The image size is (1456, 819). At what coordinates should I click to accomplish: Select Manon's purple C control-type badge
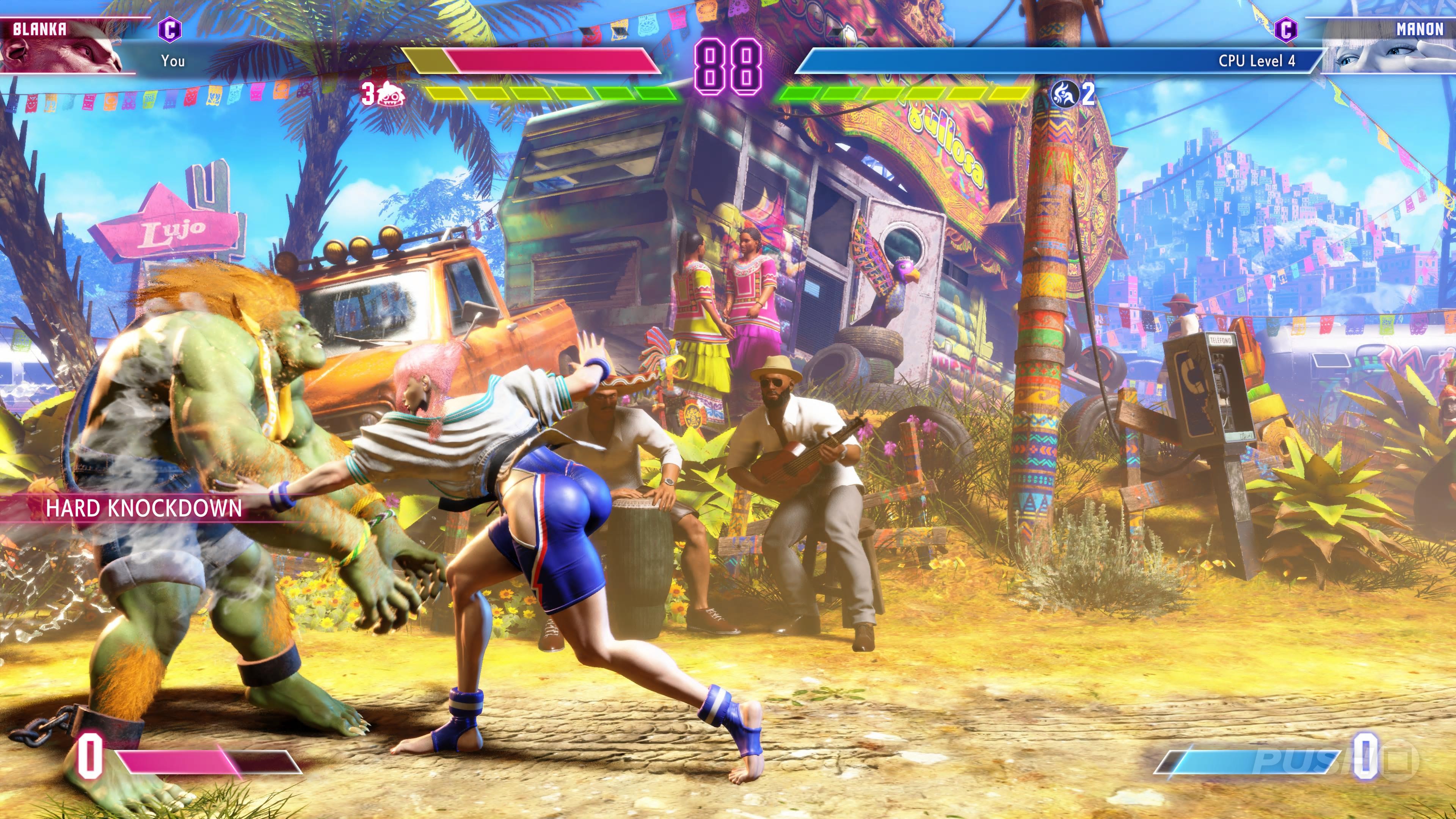point(1285,30)
